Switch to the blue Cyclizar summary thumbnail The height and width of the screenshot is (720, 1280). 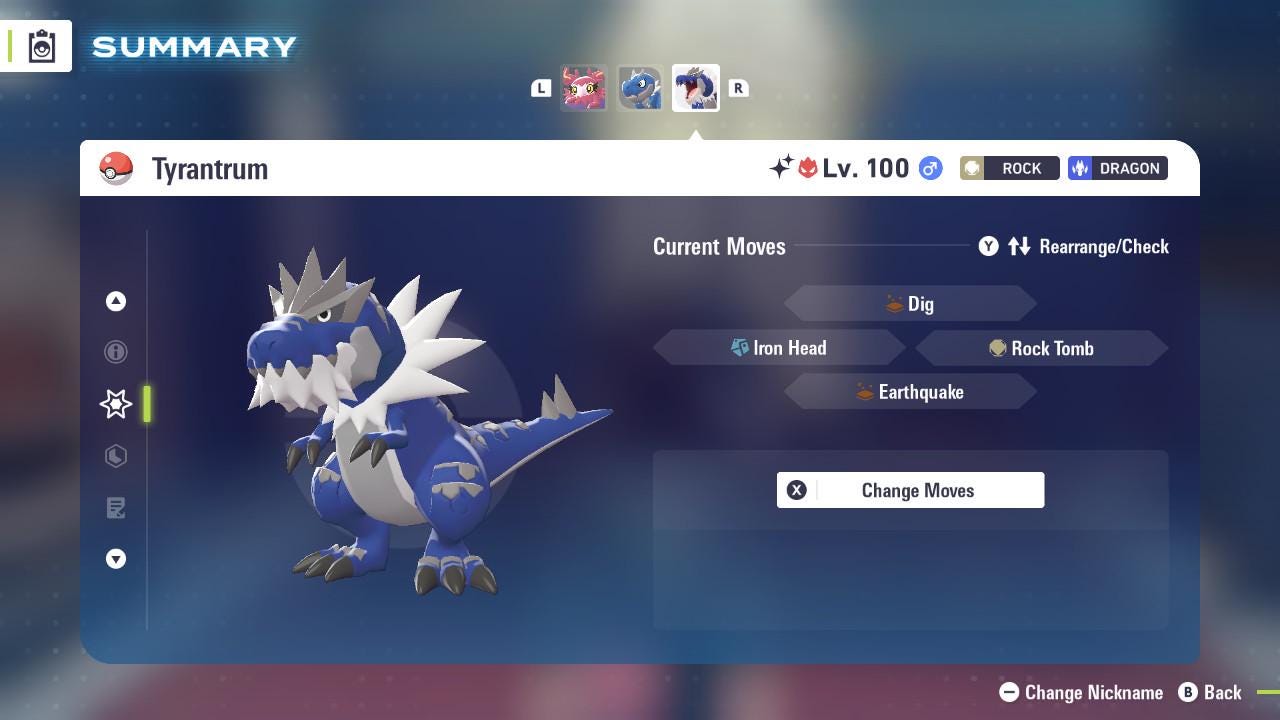640,87
